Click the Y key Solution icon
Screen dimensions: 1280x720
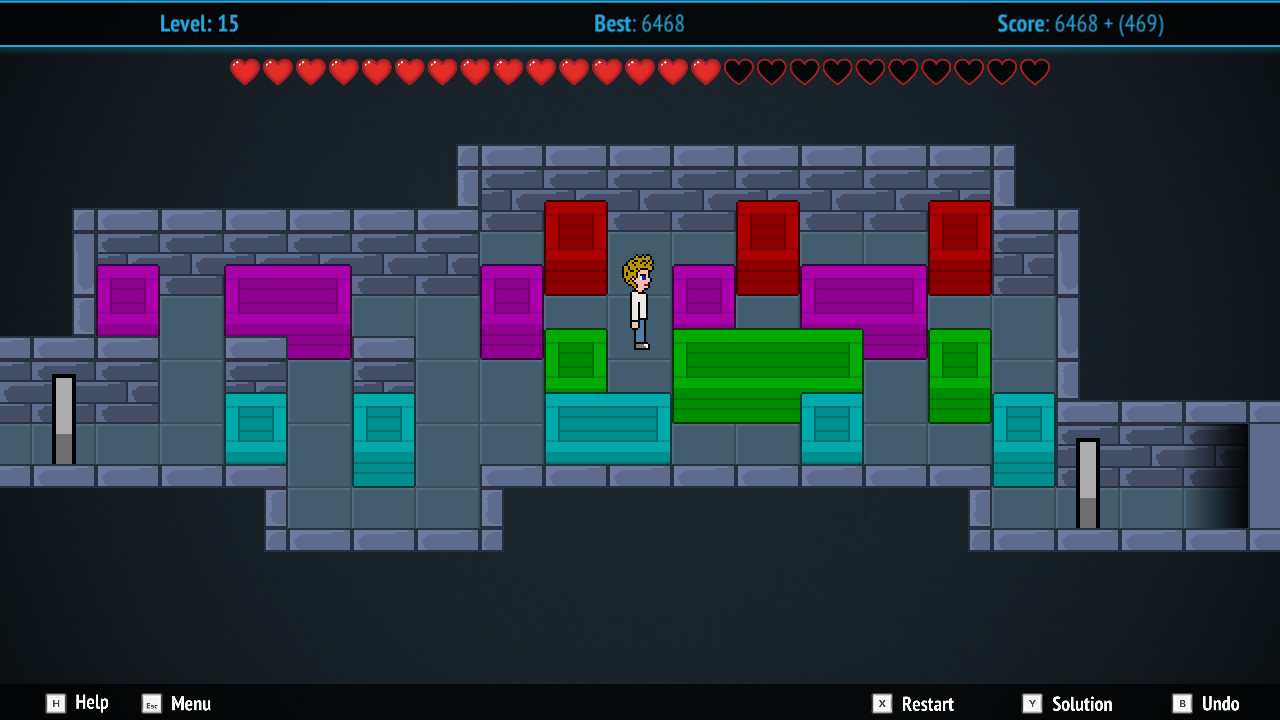1033,703
